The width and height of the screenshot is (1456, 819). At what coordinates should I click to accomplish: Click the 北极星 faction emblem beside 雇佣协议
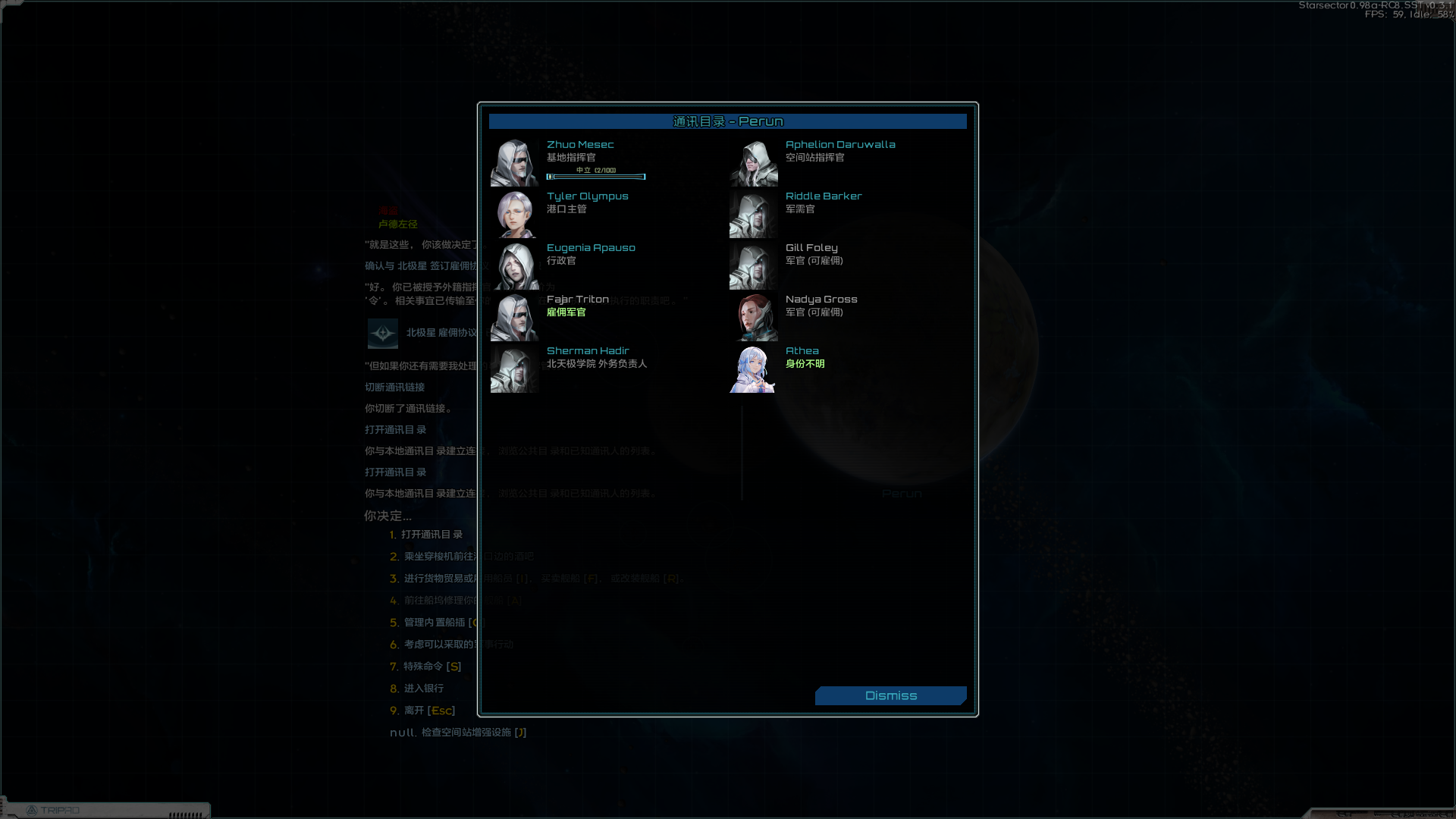point(382,334)
